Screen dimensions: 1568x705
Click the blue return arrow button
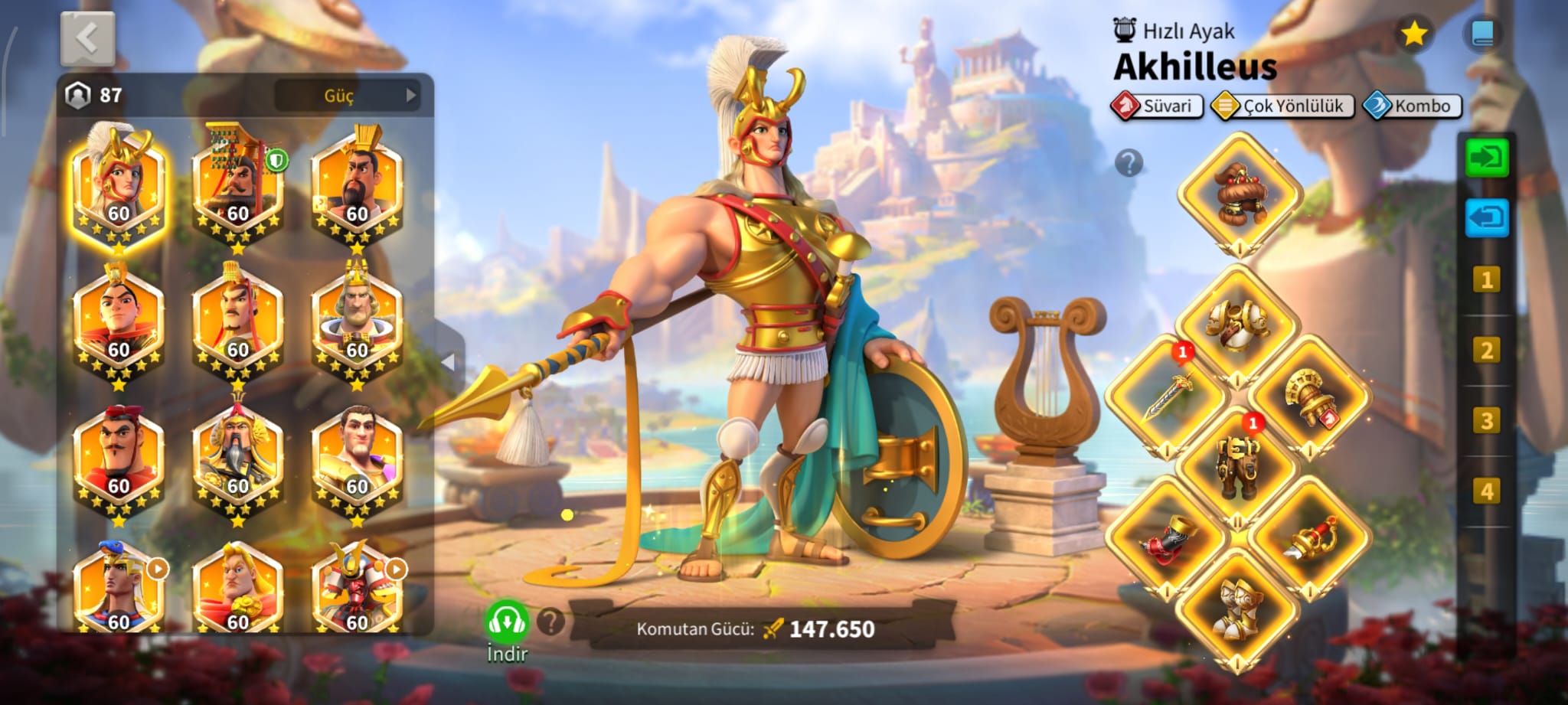coord(1486,218)
